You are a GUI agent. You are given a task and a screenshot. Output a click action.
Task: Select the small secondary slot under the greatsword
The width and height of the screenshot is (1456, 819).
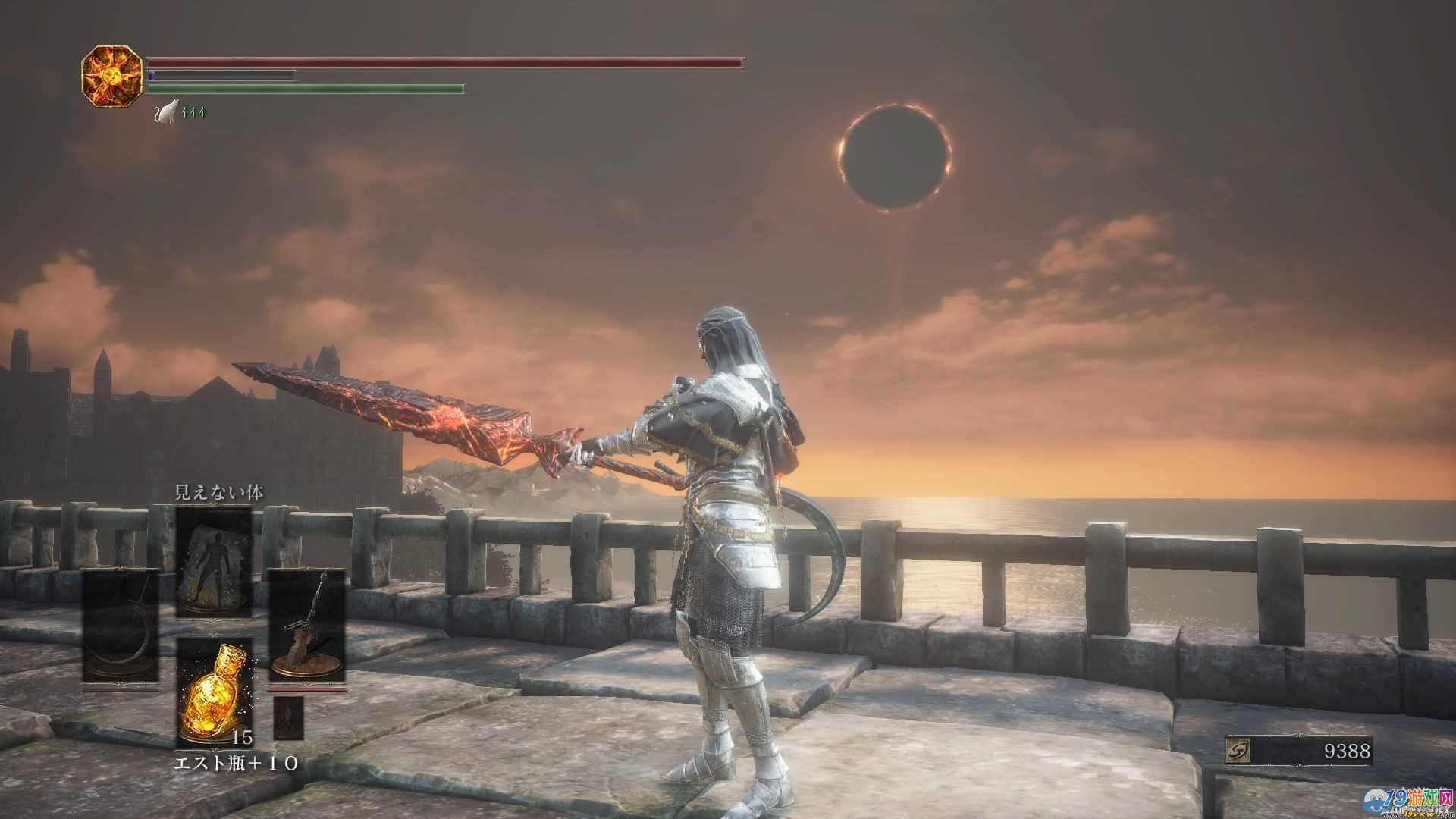coord(288,717)
